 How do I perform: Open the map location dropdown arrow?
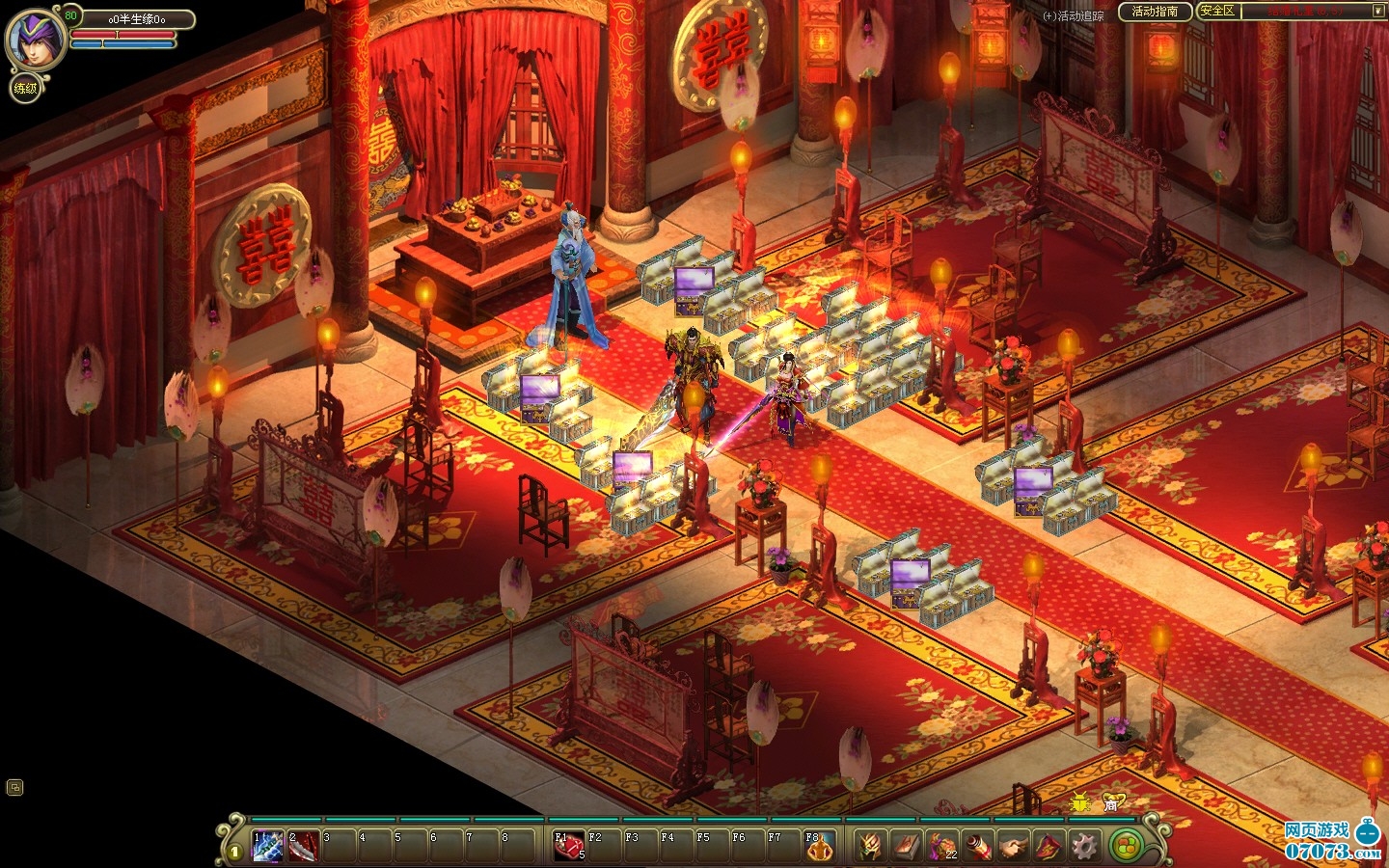tap(1377, 12)
